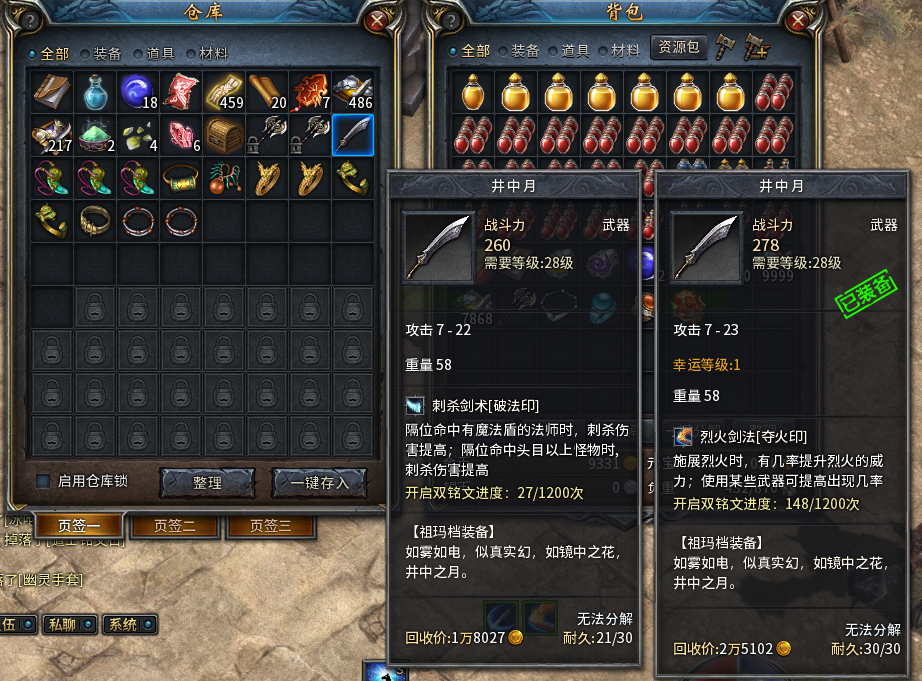This screenshot has height=681, width=922.
Task: Show 材料 materials in the backpack
Action: pyautogui.click(x=619, y=51)
